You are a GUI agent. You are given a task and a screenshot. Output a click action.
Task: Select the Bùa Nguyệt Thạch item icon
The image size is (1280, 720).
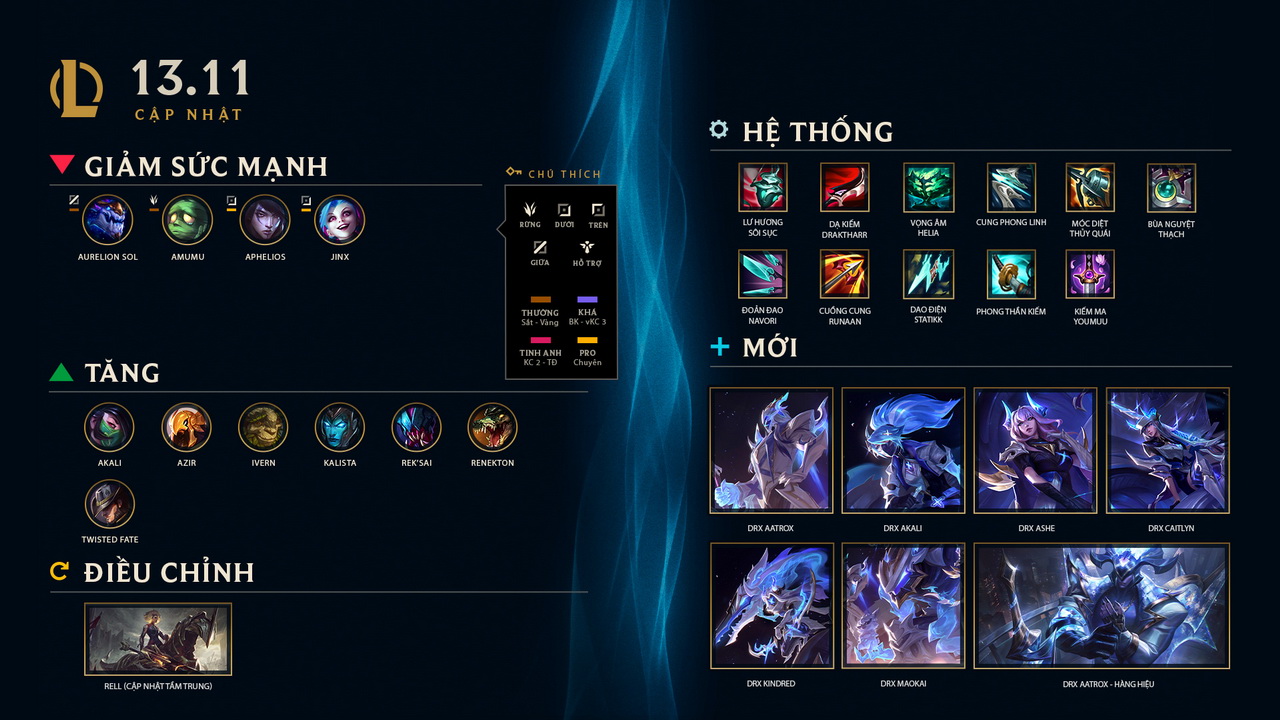(1171, 188)
